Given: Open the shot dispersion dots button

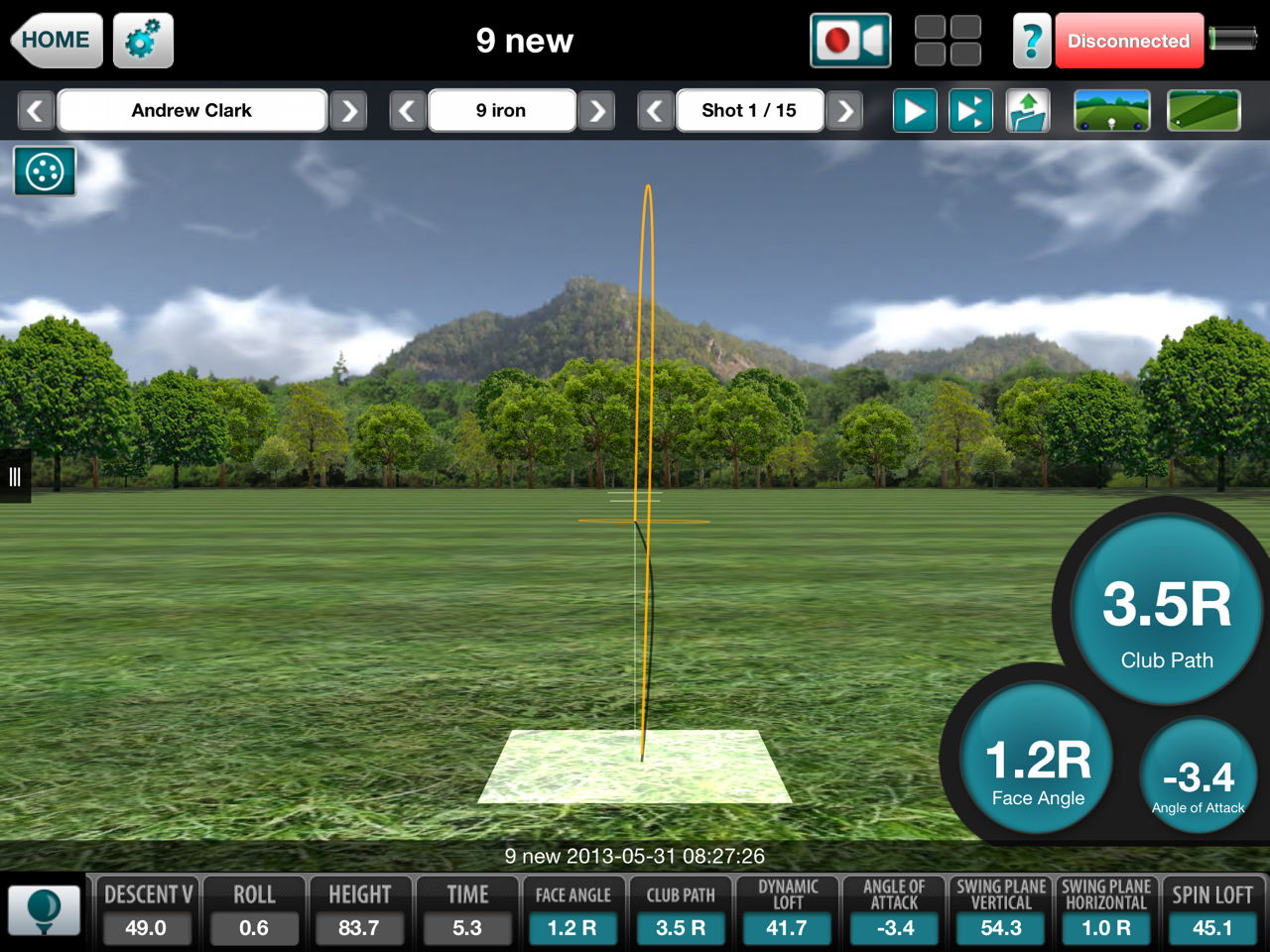Looking at the screenshot, I should point(45,171).
